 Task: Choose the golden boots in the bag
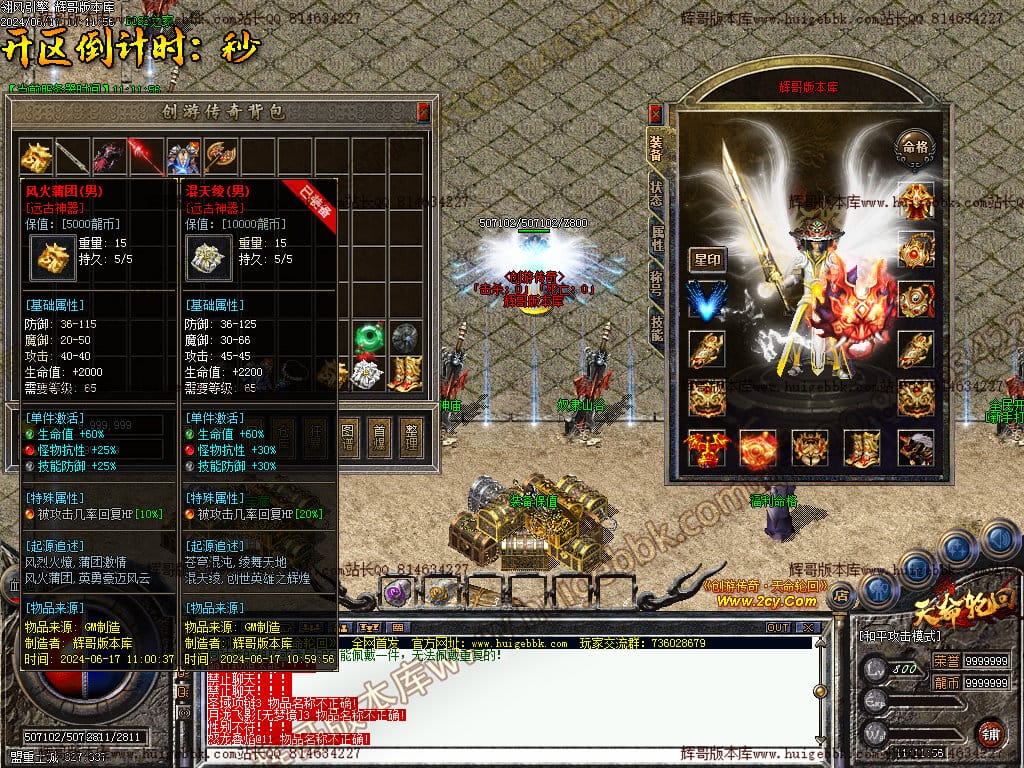pos(405,373)
